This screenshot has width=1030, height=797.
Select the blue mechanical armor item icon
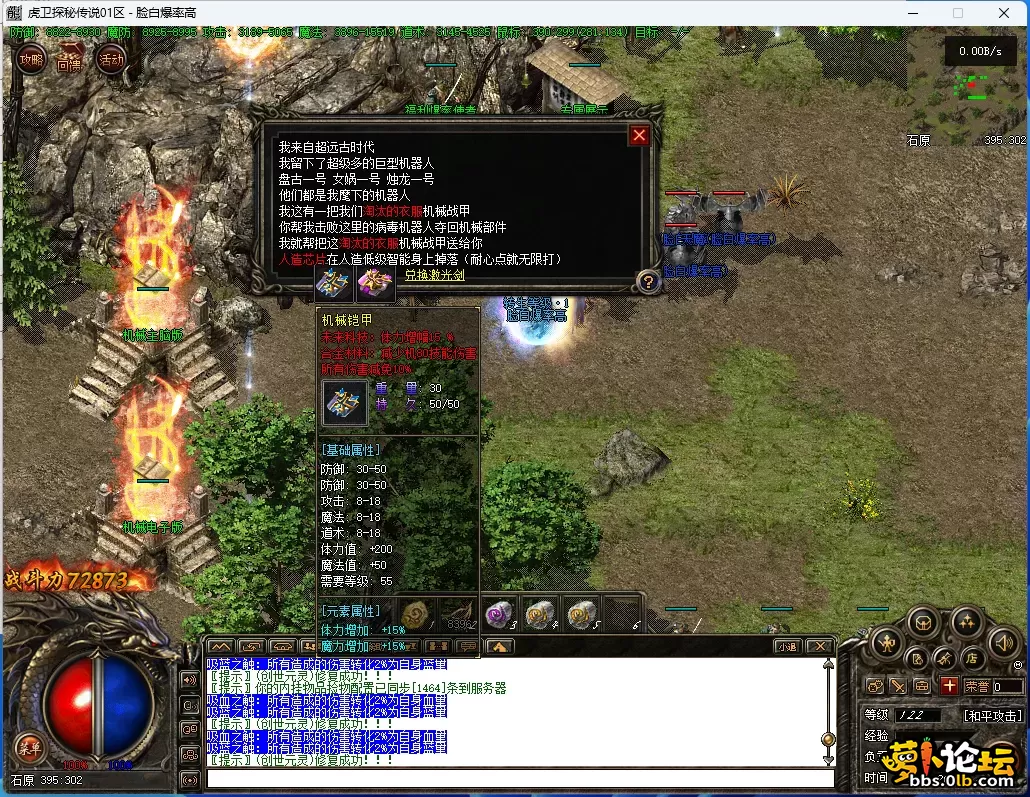tap(331, 284)
